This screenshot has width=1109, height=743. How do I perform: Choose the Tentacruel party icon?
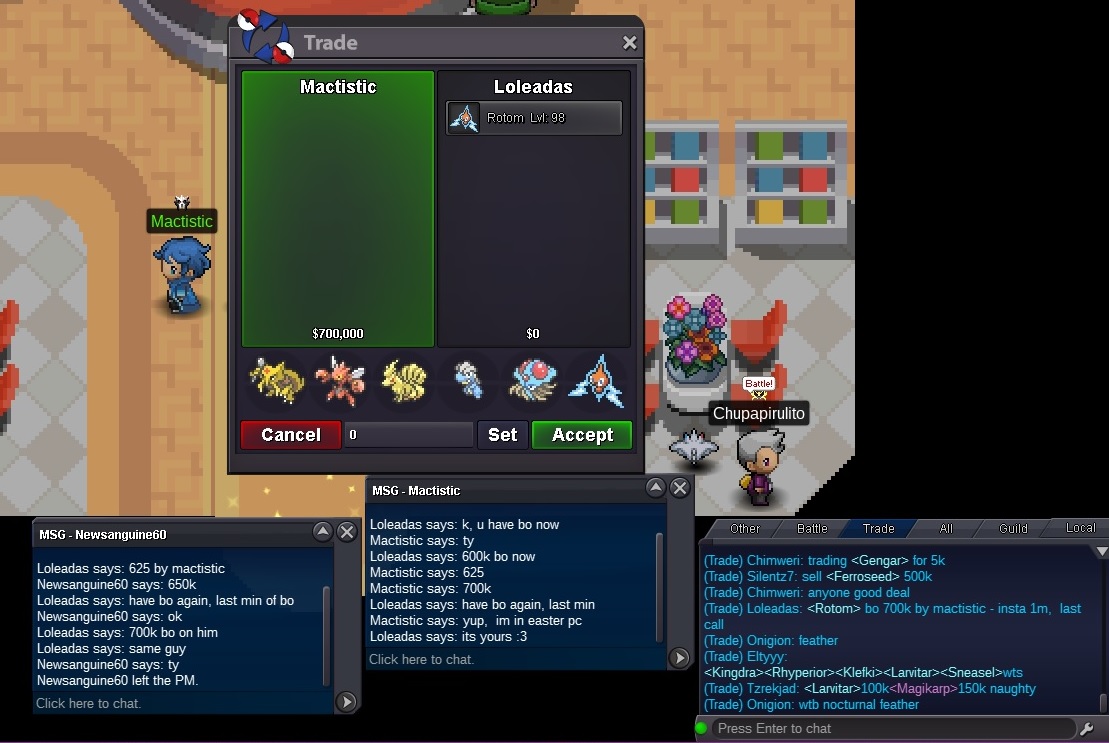tap(533, 381)
